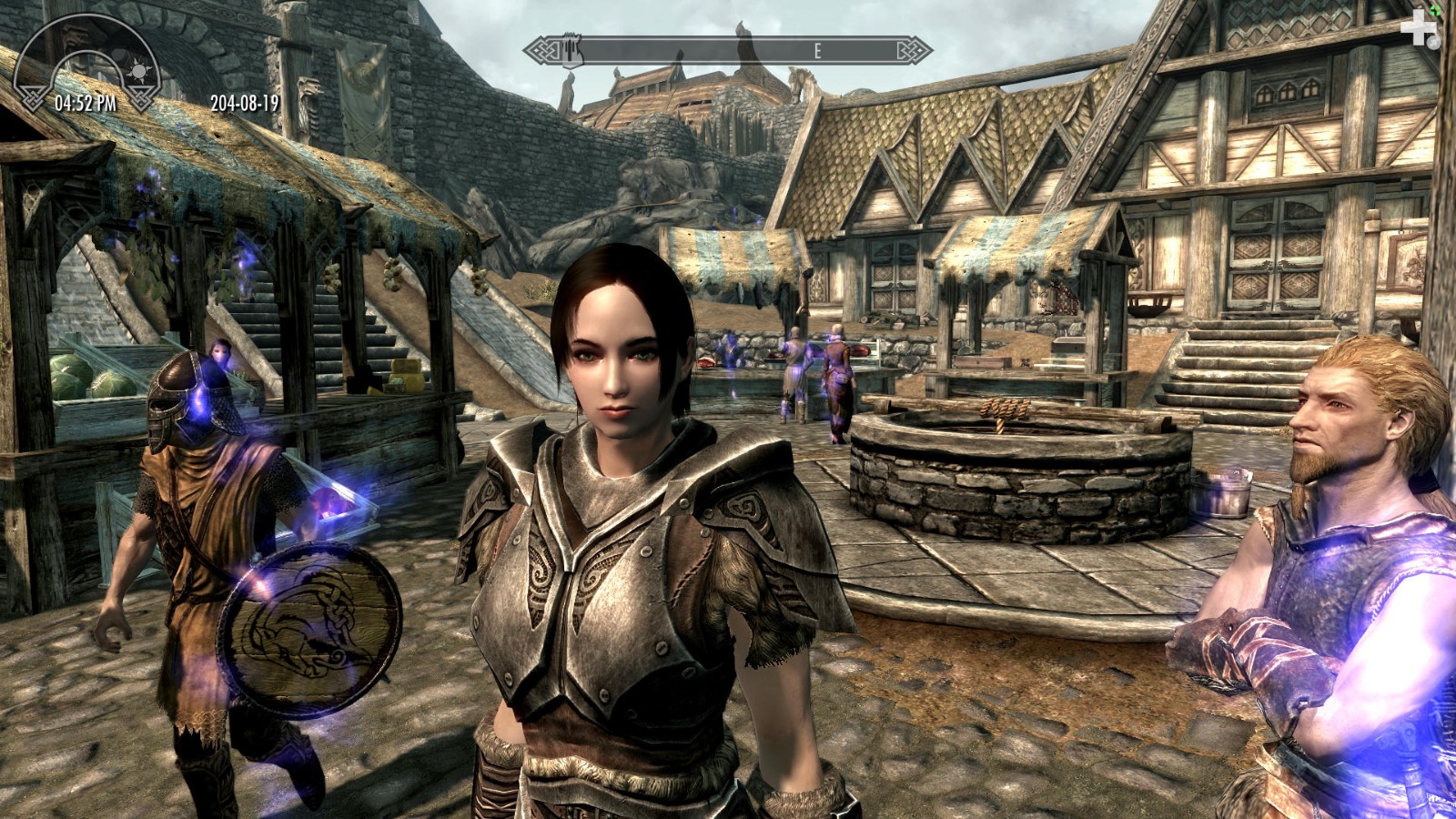Click the compass bar at the top

(728, 50)
